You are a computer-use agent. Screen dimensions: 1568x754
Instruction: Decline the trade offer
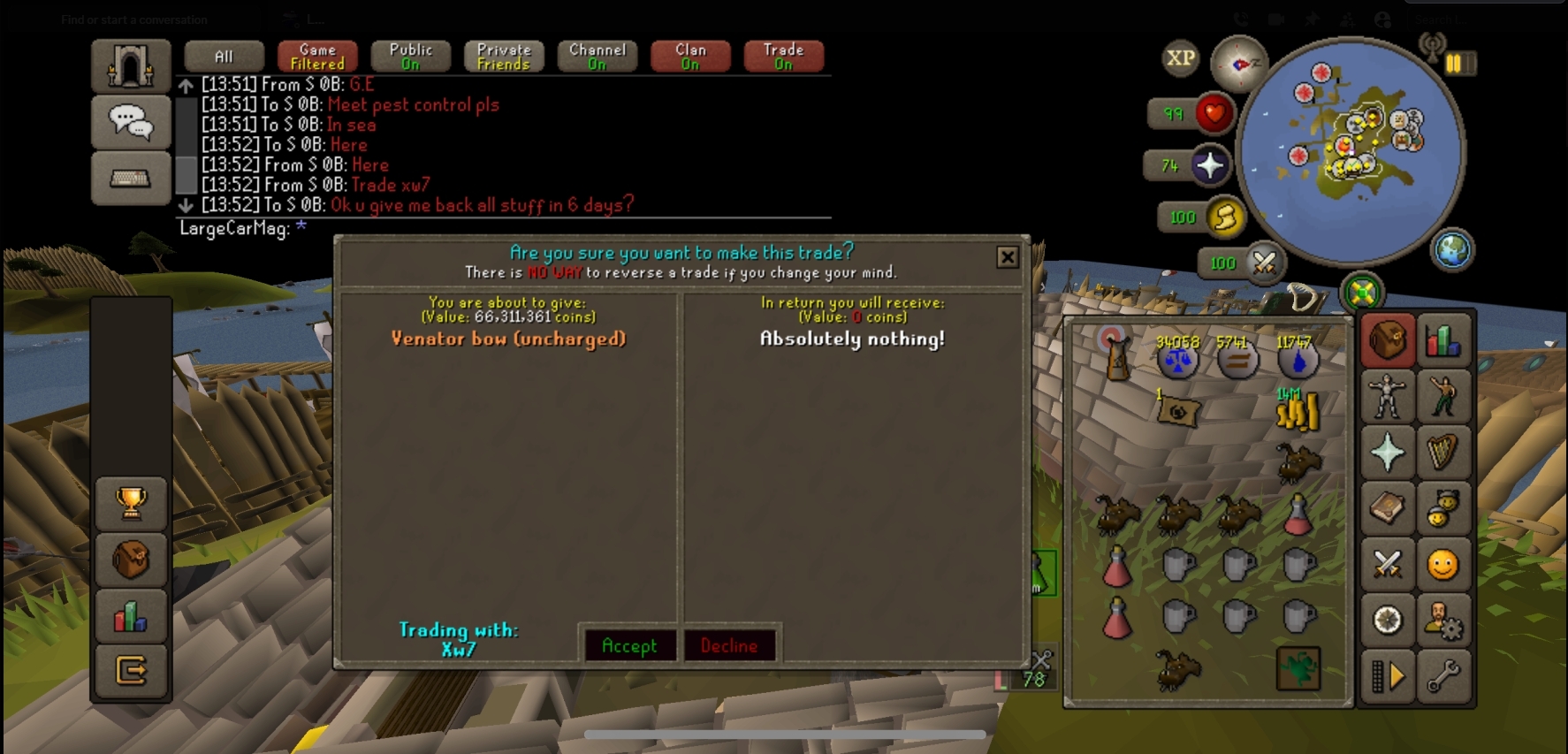729,645
